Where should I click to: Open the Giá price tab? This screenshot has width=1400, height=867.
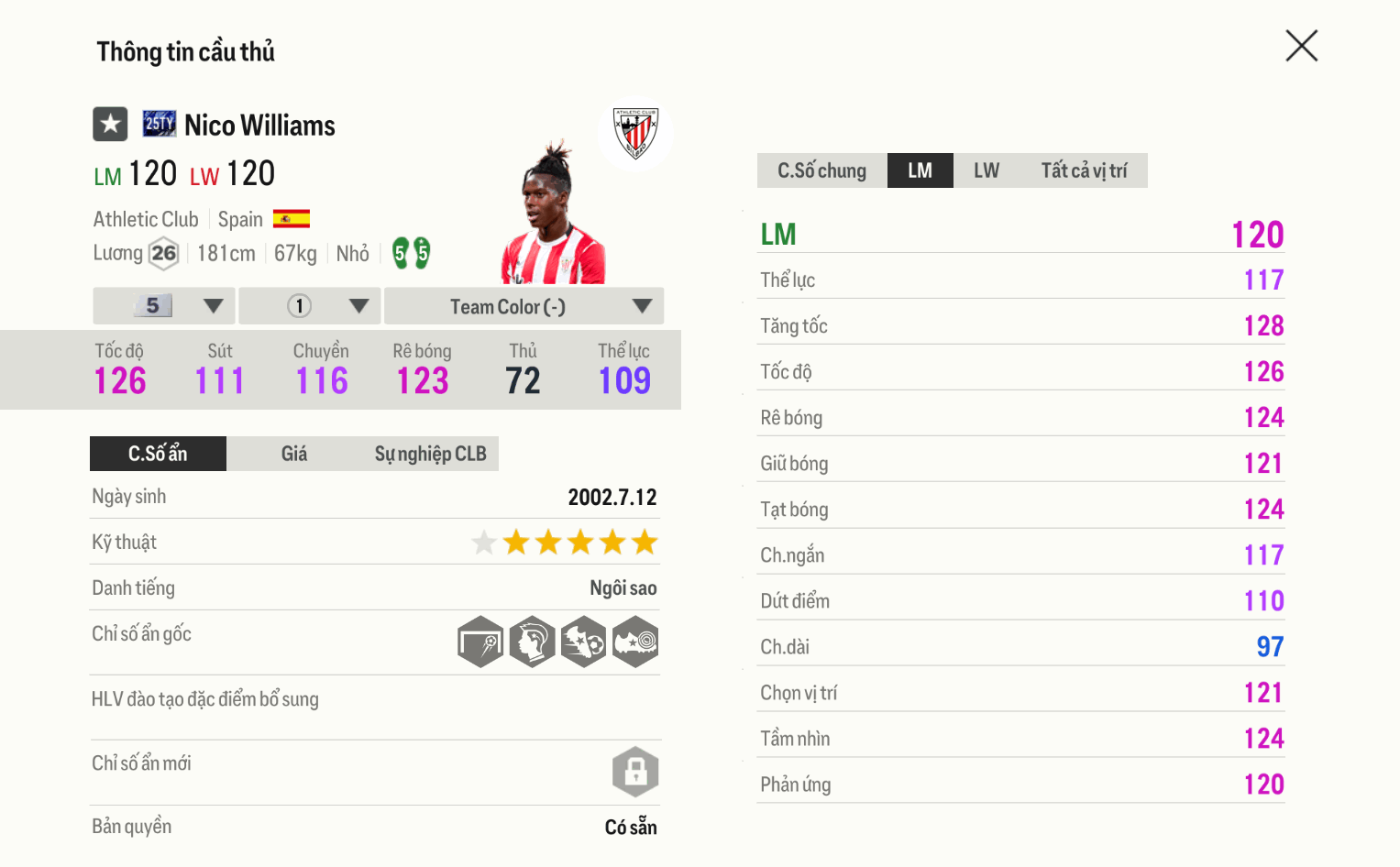click(293, 454)
